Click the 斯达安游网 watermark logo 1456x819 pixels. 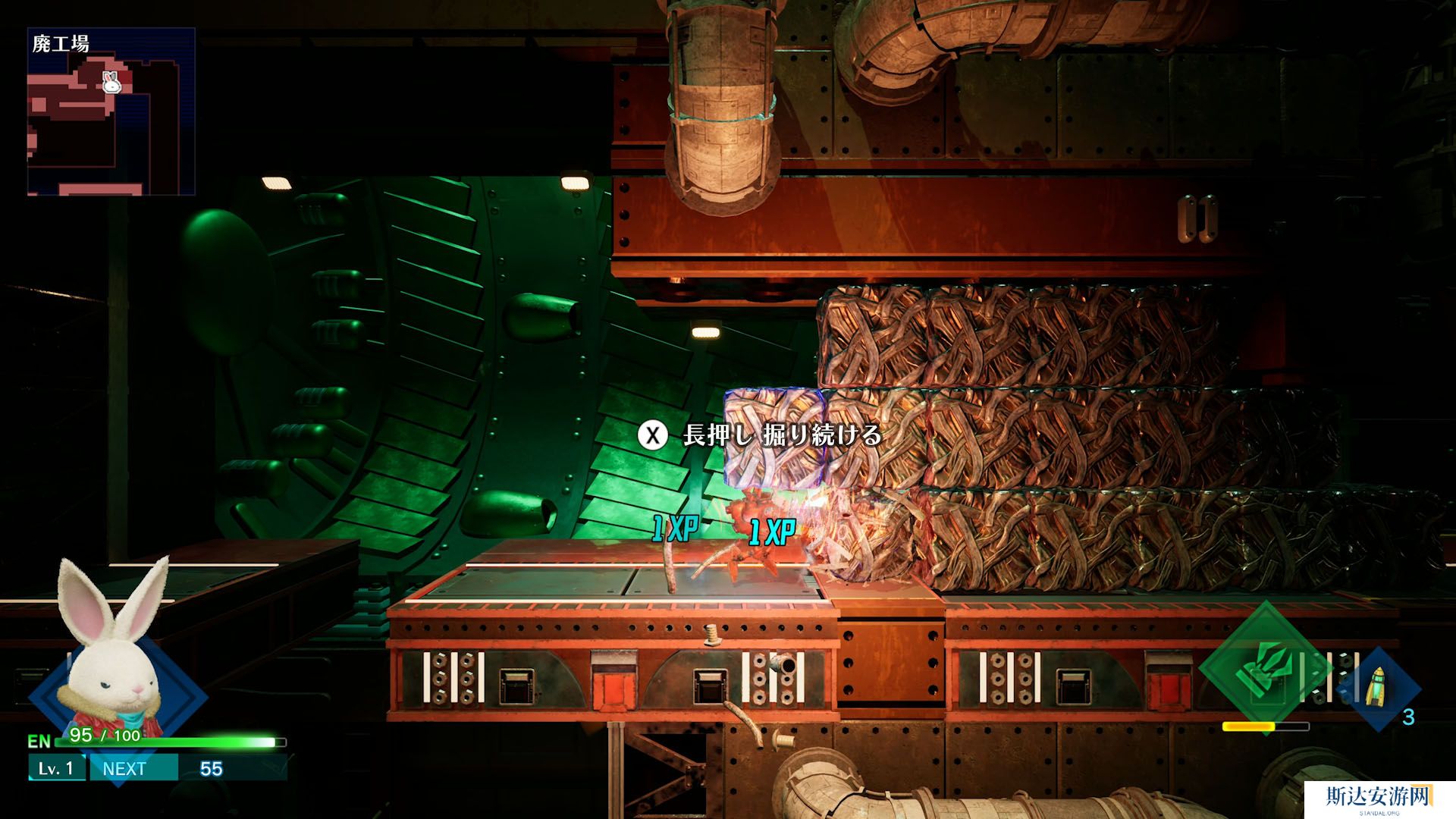[x=1379, y=798]
